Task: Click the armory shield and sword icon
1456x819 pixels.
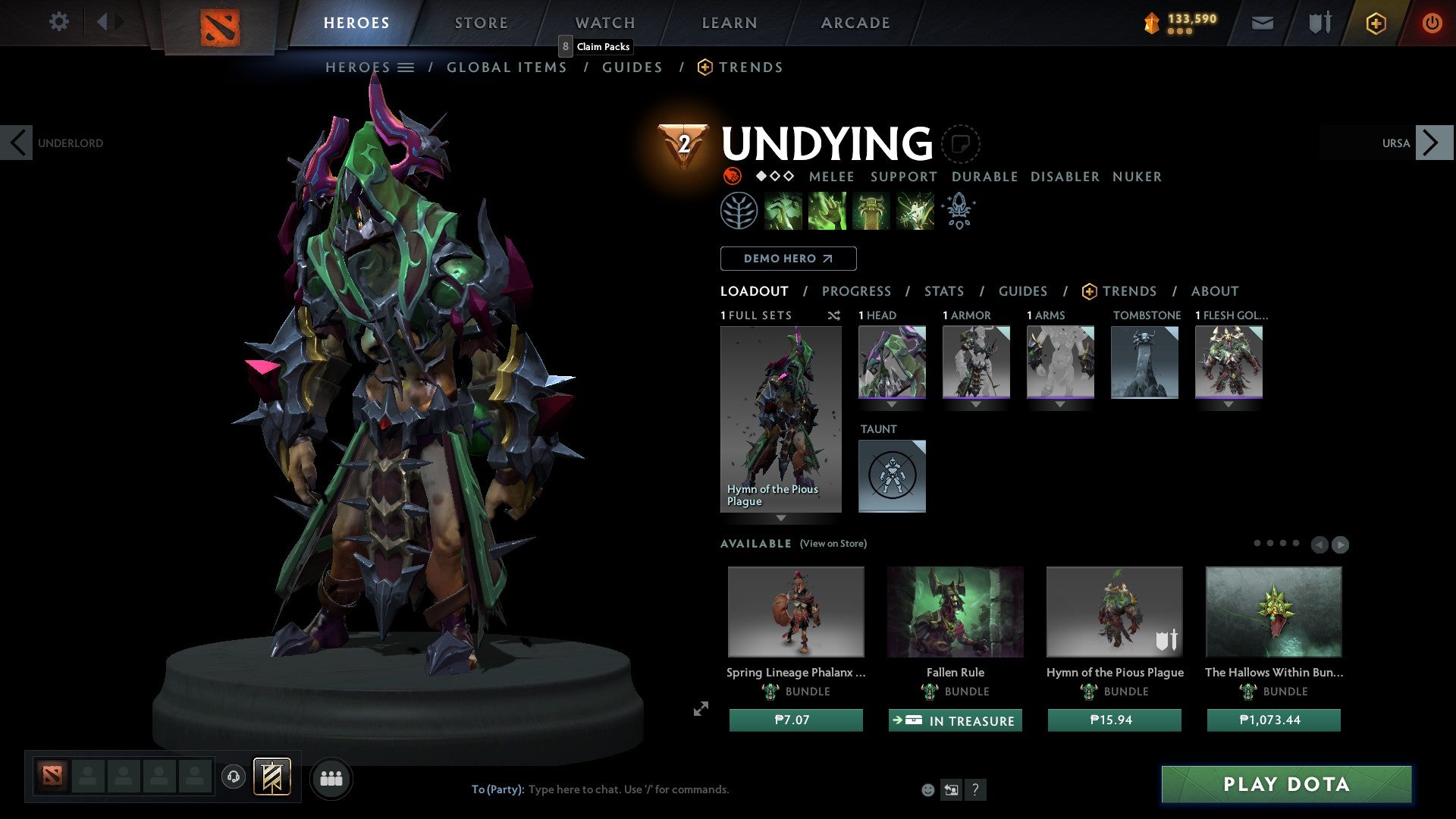Action: pos(1319,23)
